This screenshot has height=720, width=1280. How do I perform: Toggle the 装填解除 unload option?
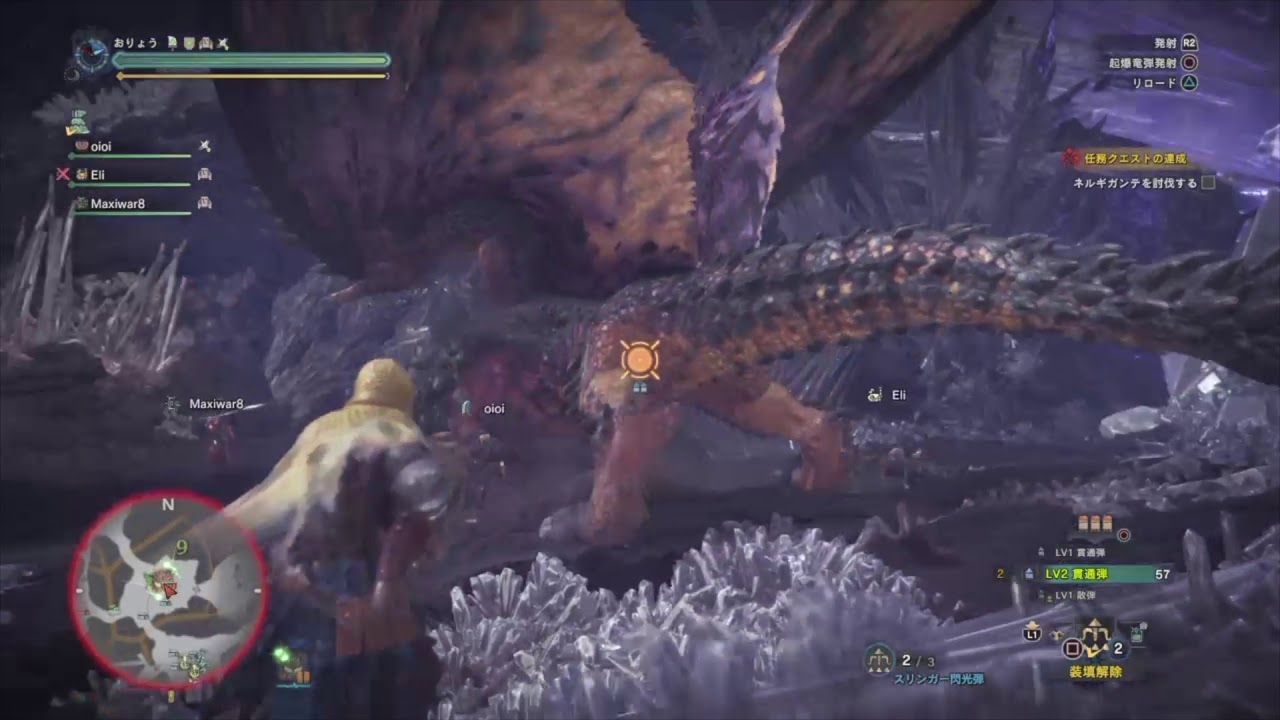click(1095, 671)
